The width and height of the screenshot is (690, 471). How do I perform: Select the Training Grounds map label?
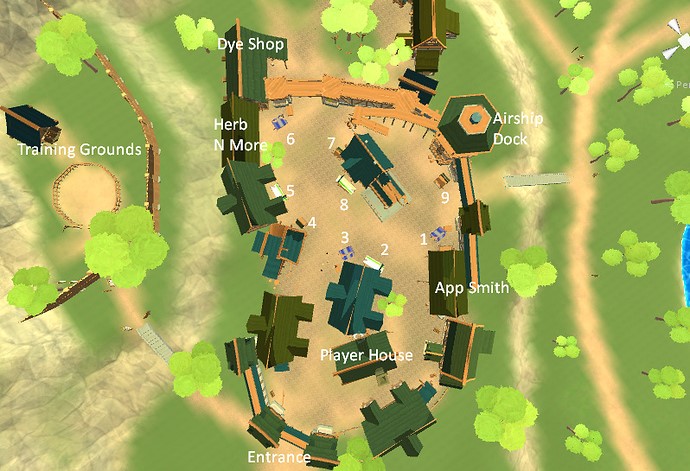(x=81, y=150)
